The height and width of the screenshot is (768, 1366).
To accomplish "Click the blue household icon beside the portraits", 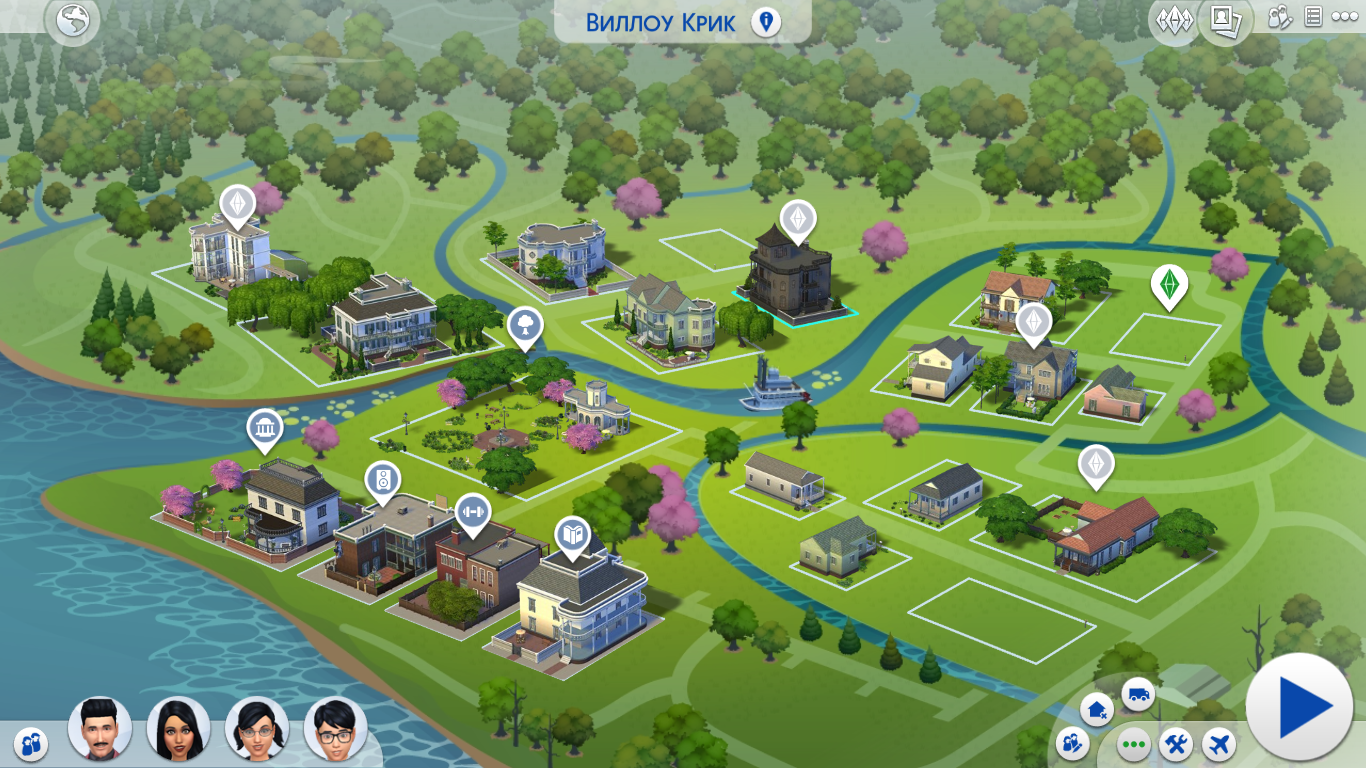I will click(32, 742).
